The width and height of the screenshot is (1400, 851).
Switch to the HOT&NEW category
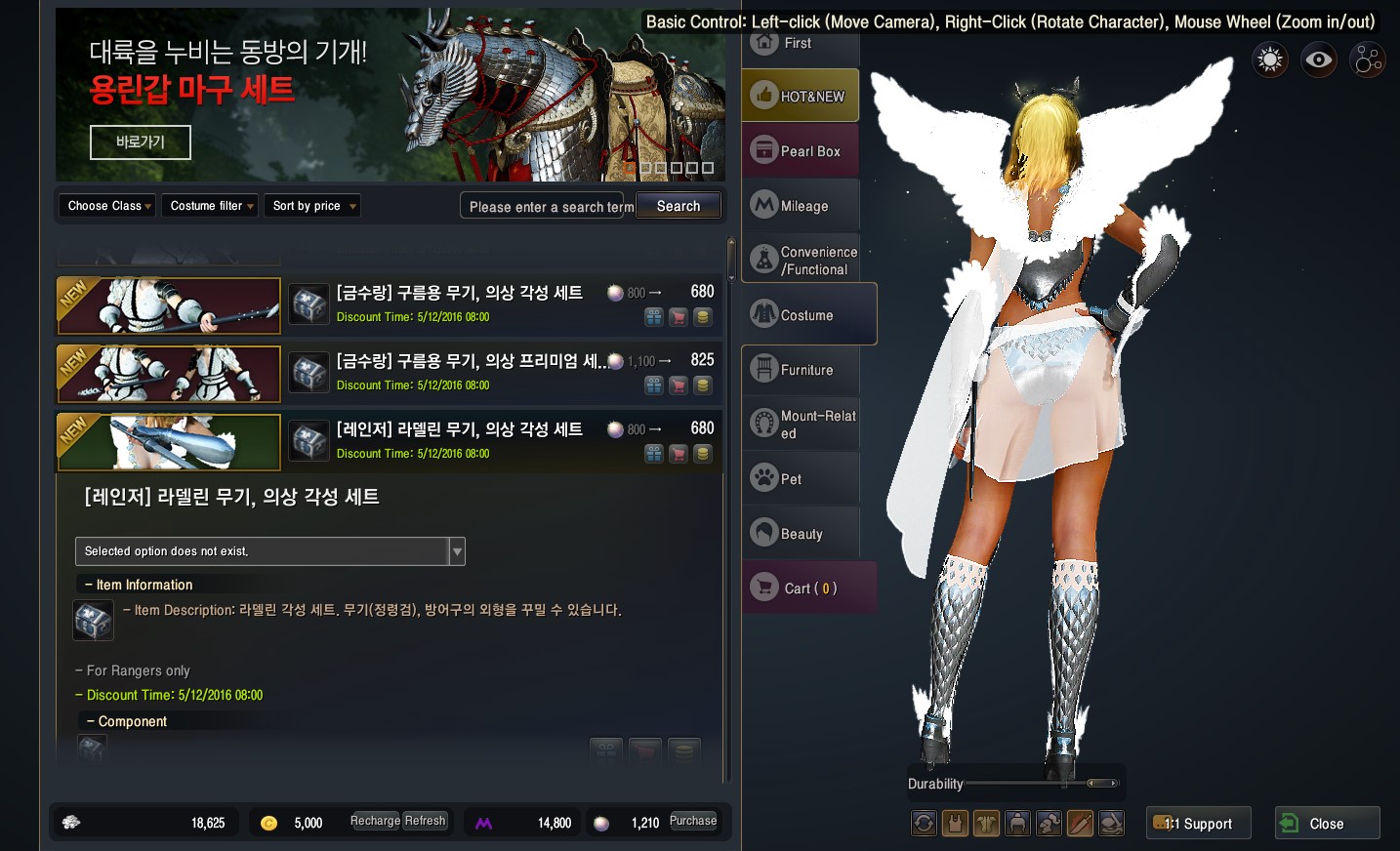pyautogui.click(x=801, y=96)
